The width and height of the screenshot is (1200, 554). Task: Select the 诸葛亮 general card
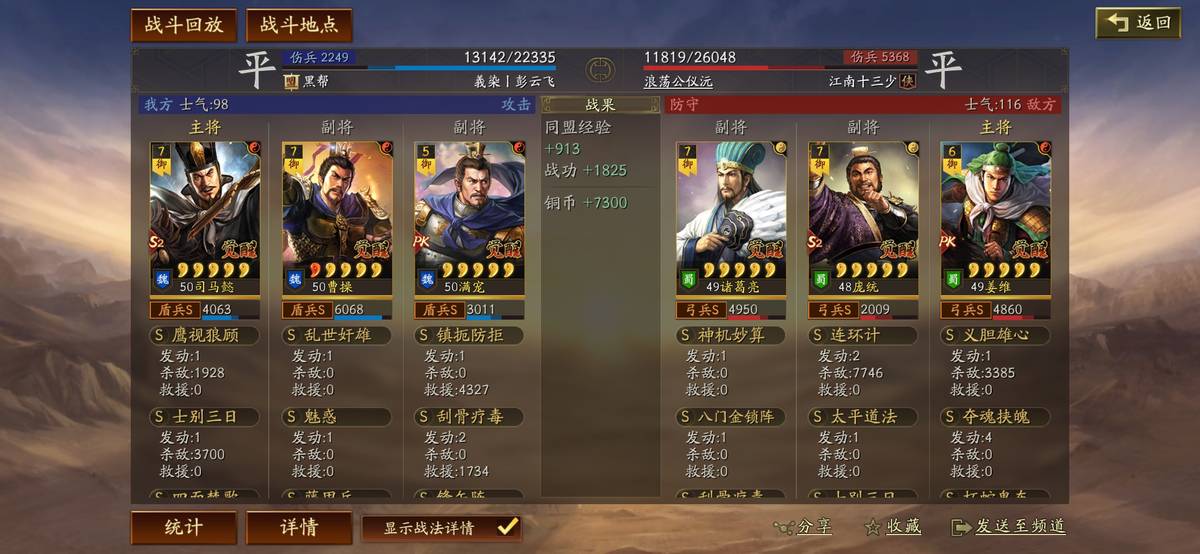pos(731,218)
